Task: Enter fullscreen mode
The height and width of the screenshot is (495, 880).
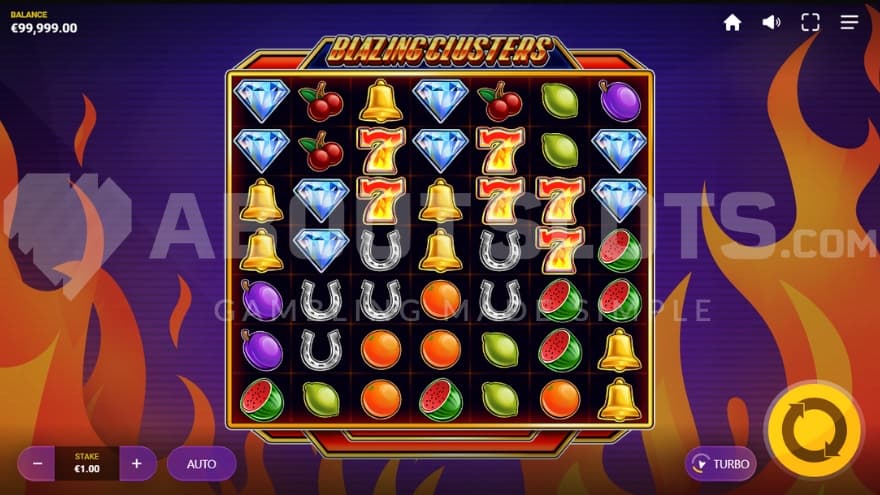Action: coord(810,22)
